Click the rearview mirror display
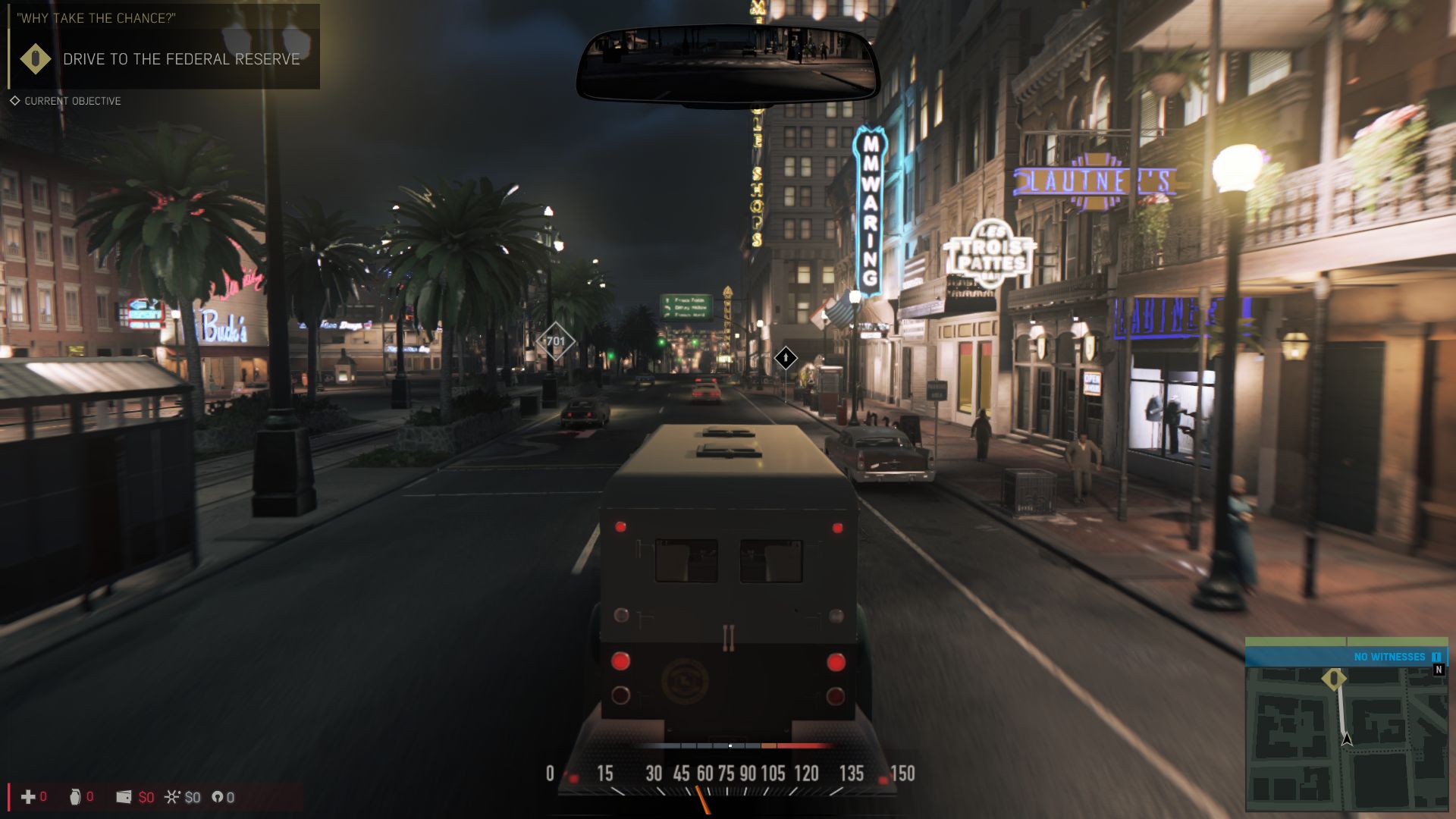Viewport: 1456px width, 819px height. (x=728, y=64)
